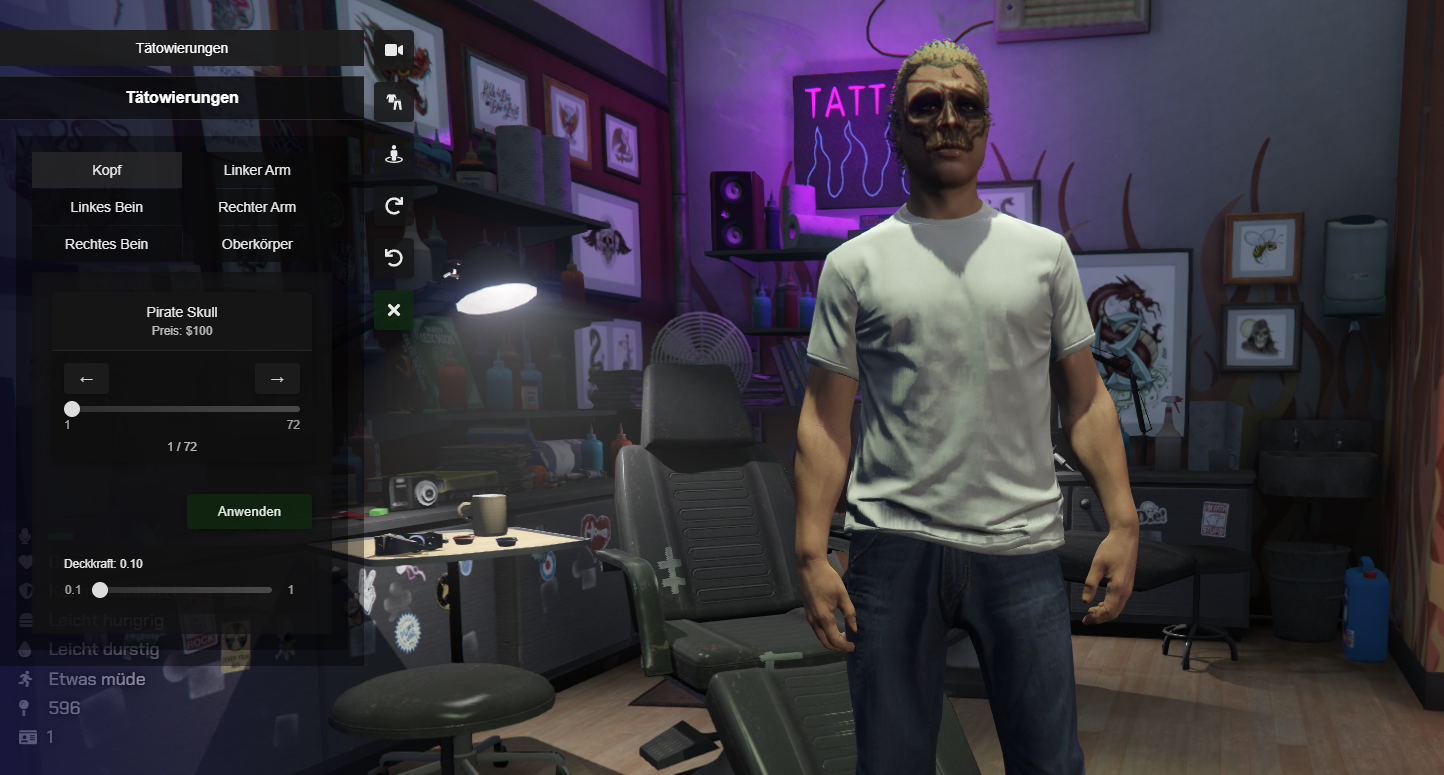Click the tattoo selection slider handle
This screenshot has height=775, width=1444.
pyautogui.click(x=72, y=409)
